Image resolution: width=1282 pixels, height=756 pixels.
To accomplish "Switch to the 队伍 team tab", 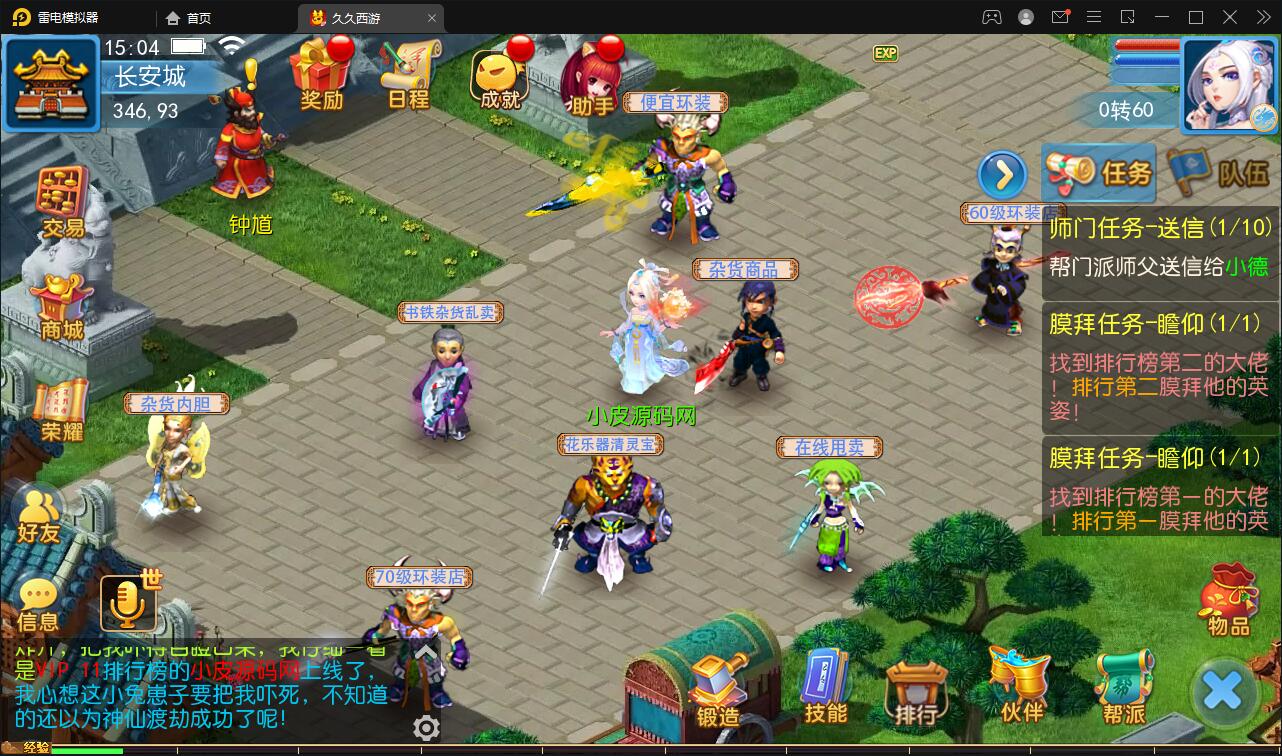I will (x=1214, y=170).
